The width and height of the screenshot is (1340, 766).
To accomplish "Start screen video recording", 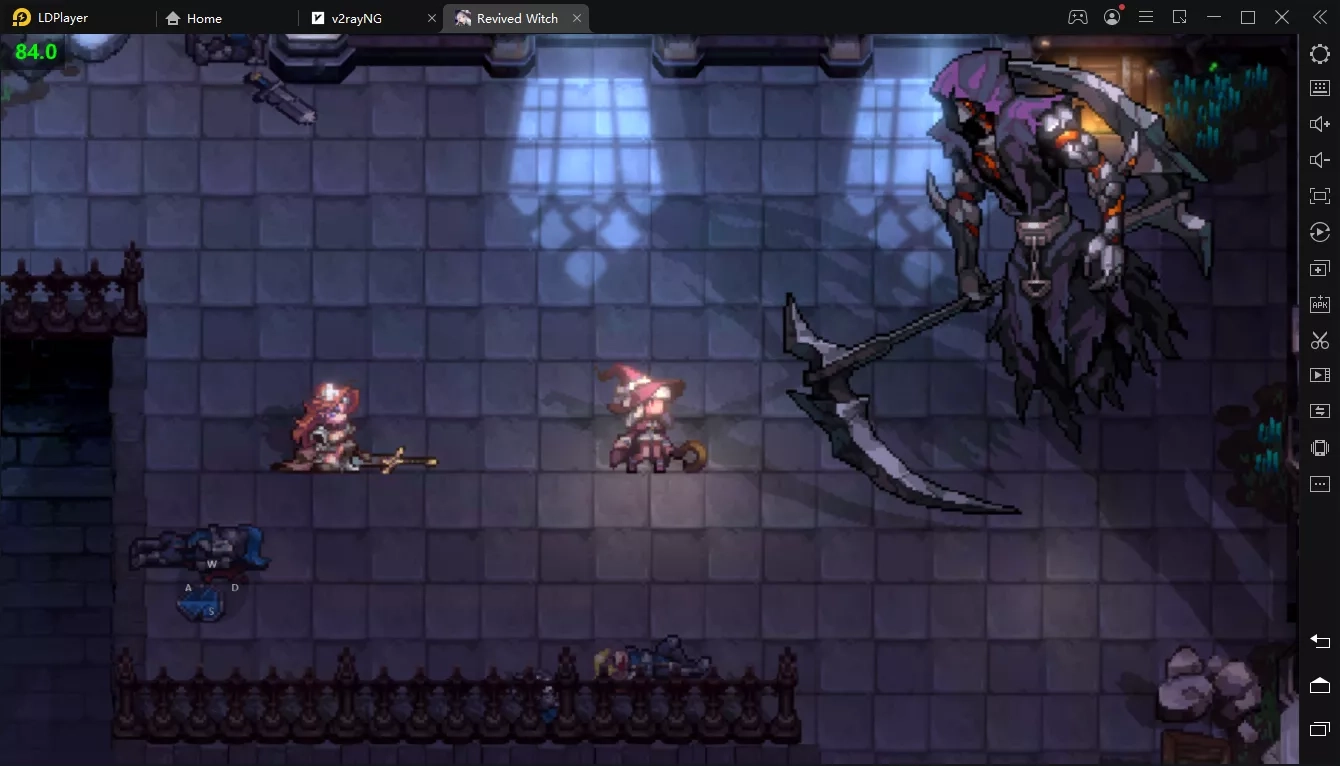I will [1320, 375].
